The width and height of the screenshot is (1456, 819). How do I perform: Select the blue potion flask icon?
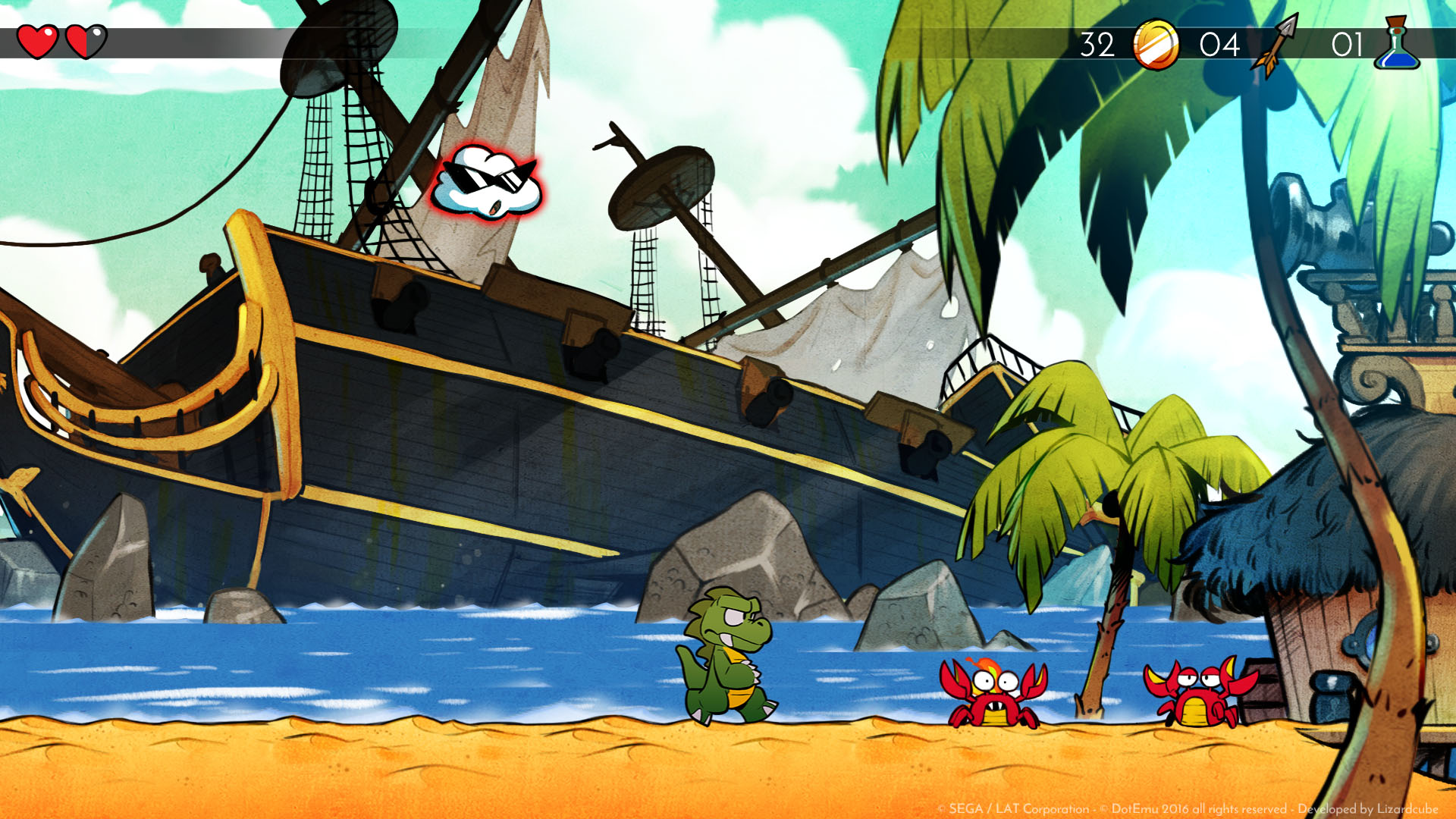coord(1397,45)
